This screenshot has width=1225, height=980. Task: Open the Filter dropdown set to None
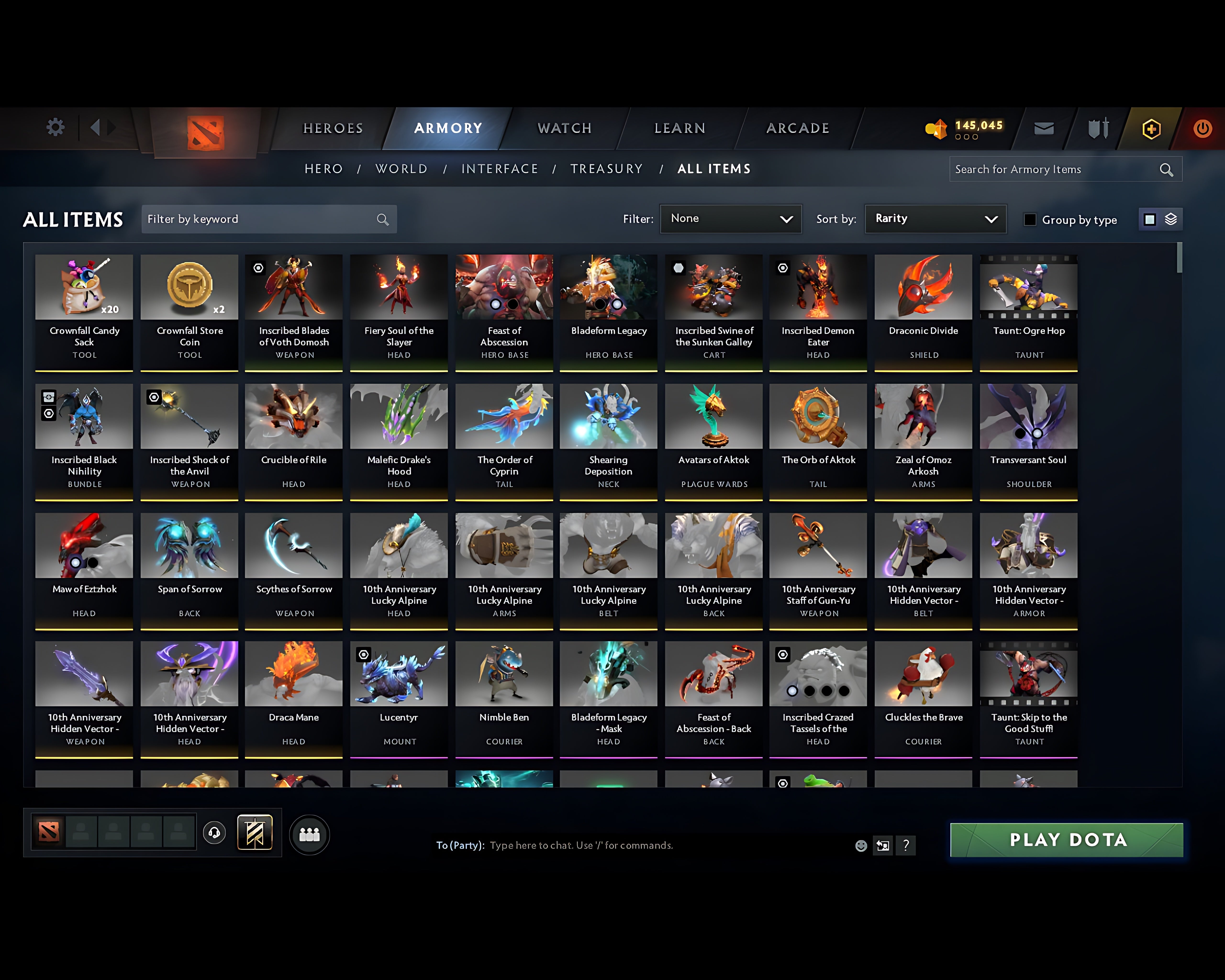[731, 219]
